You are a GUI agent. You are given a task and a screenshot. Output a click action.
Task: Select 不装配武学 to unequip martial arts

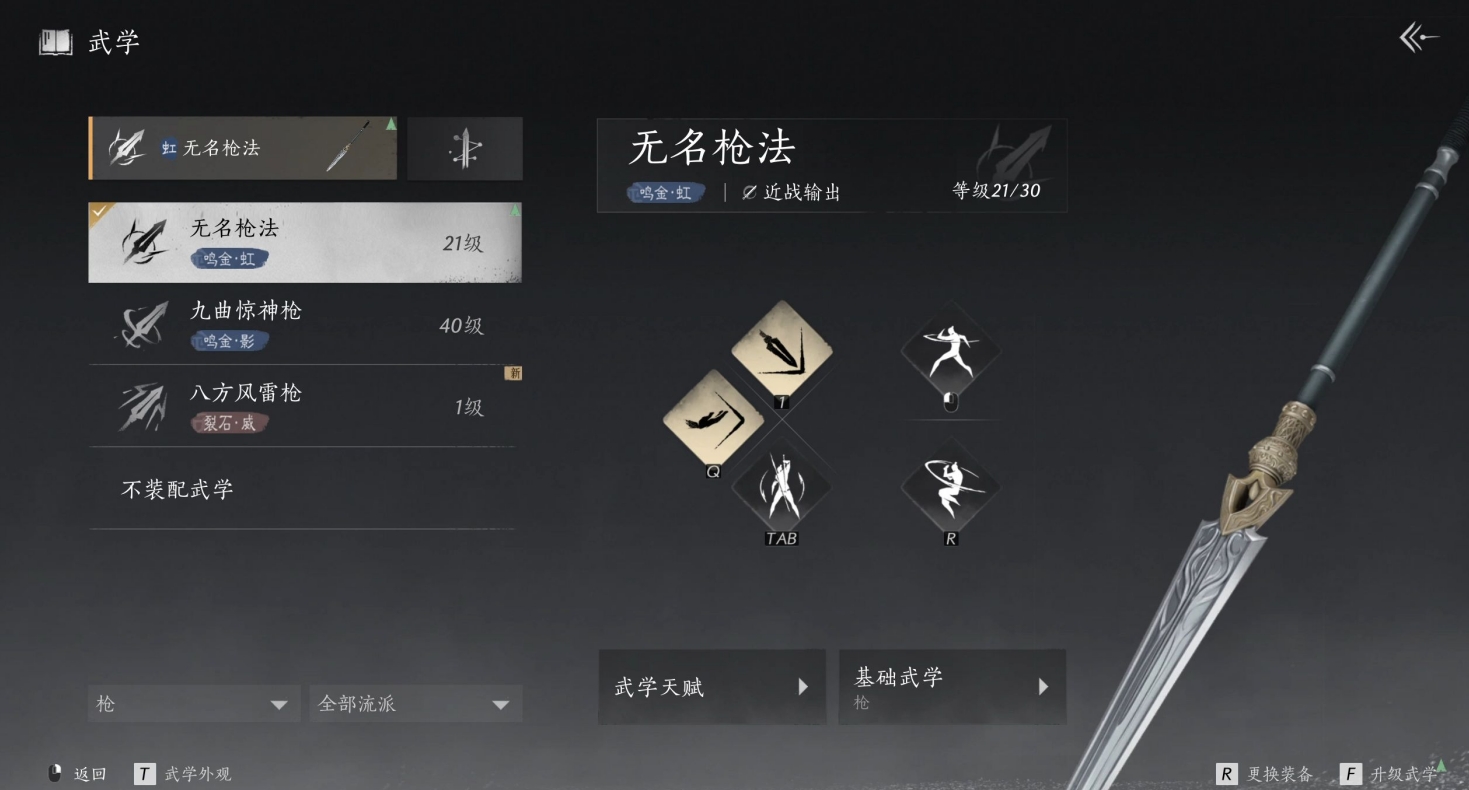pos(178,488)
